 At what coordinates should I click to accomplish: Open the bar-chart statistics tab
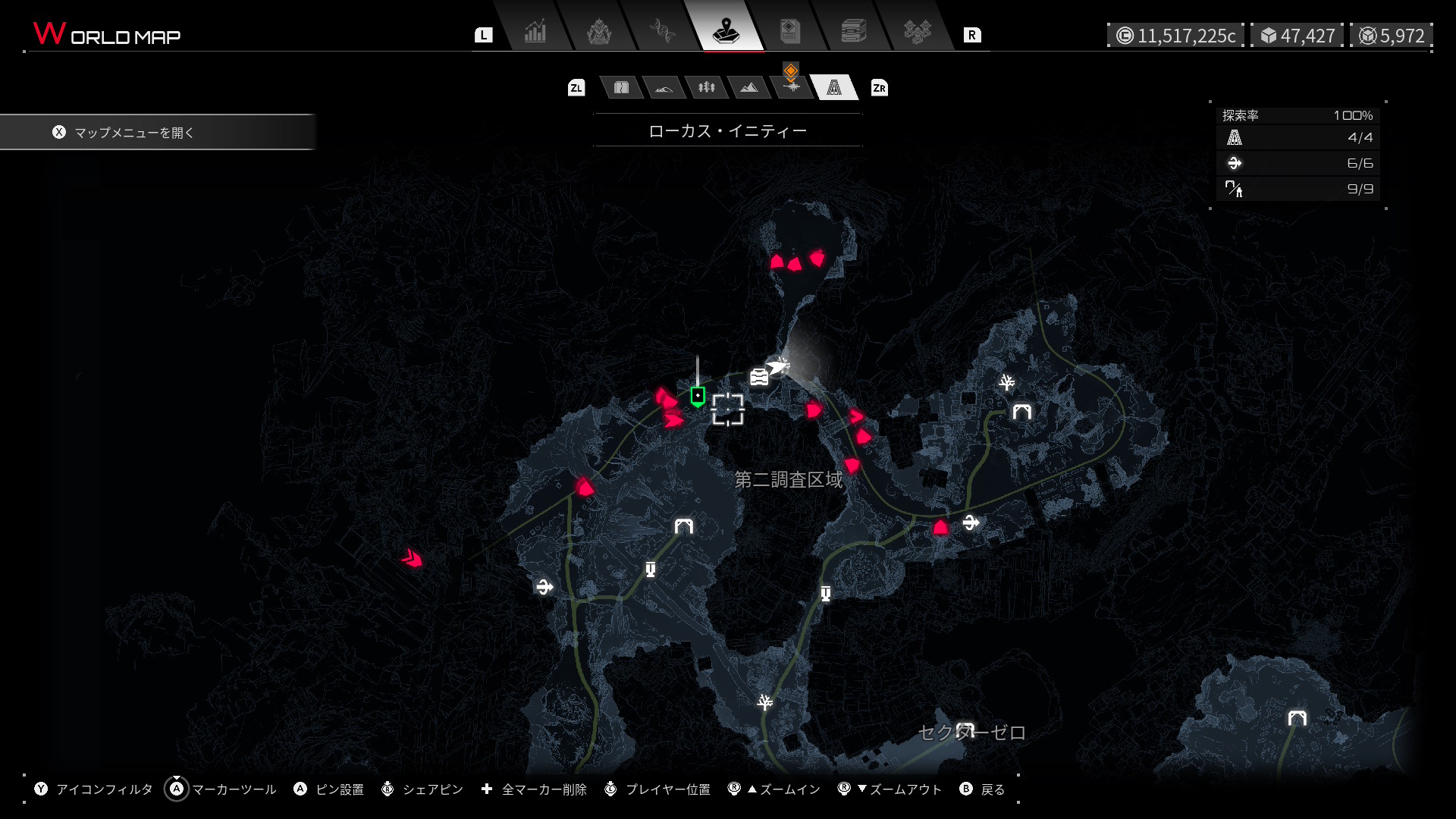pos(535,33)
